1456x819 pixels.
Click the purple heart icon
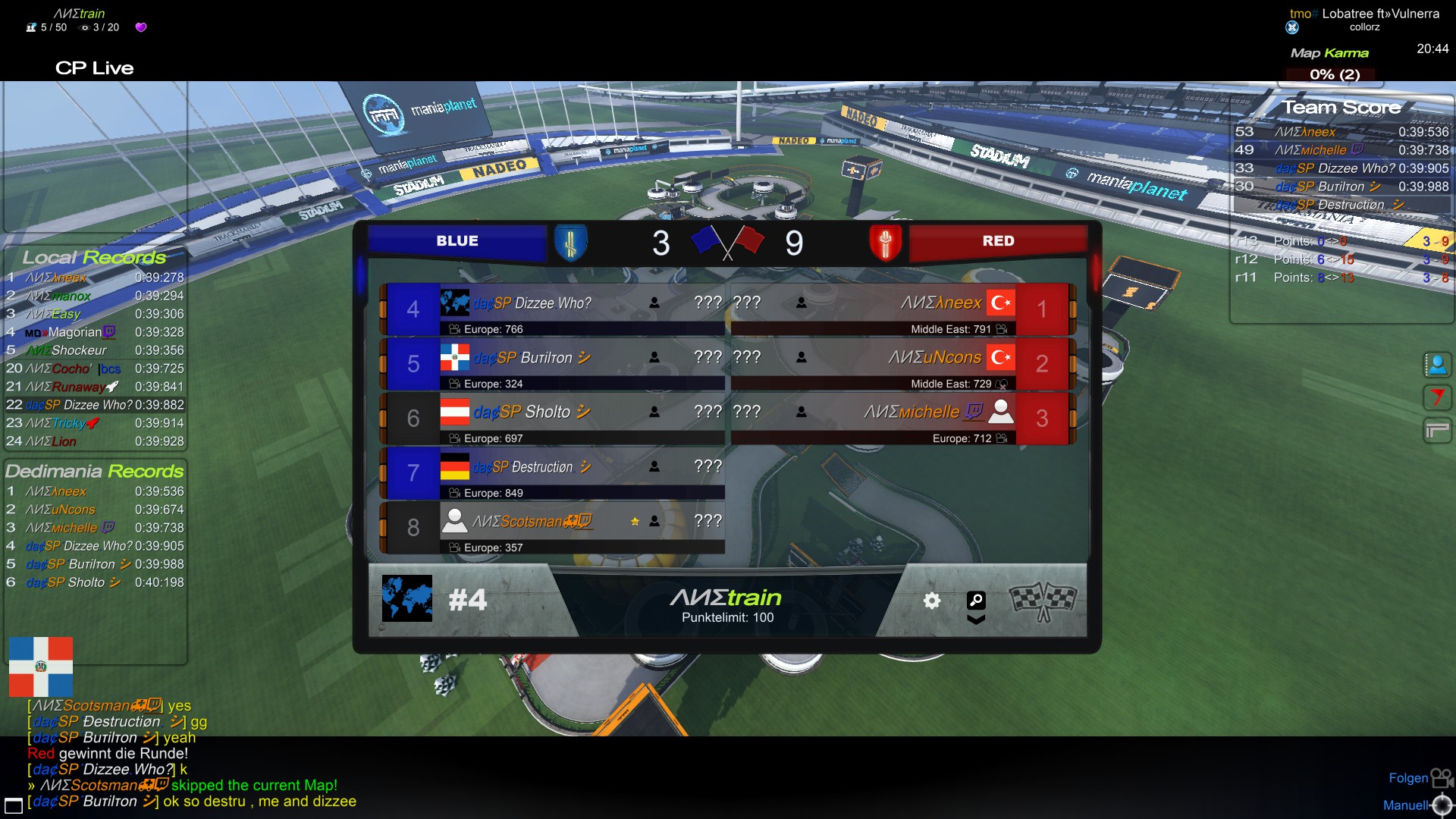pos(141,27)
